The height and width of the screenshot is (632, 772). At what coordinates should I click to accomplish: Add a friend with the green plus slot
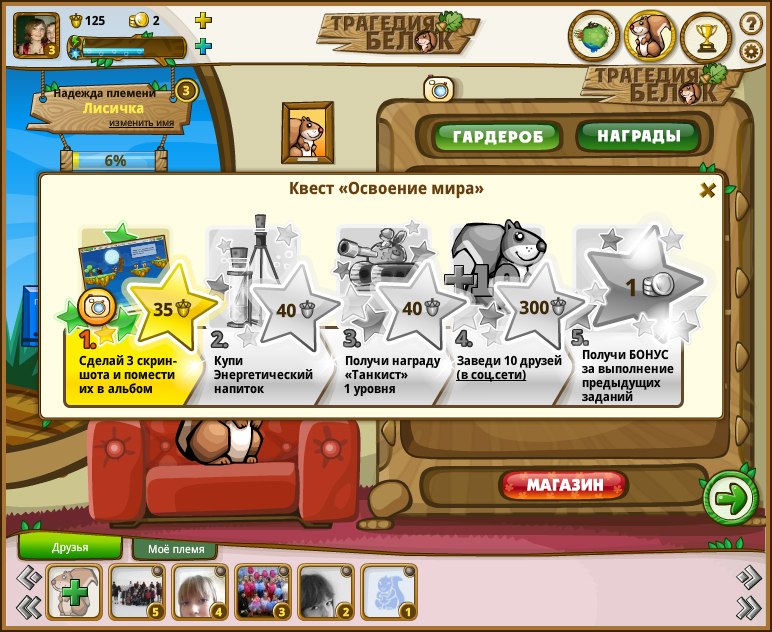[x=72, y=592]
